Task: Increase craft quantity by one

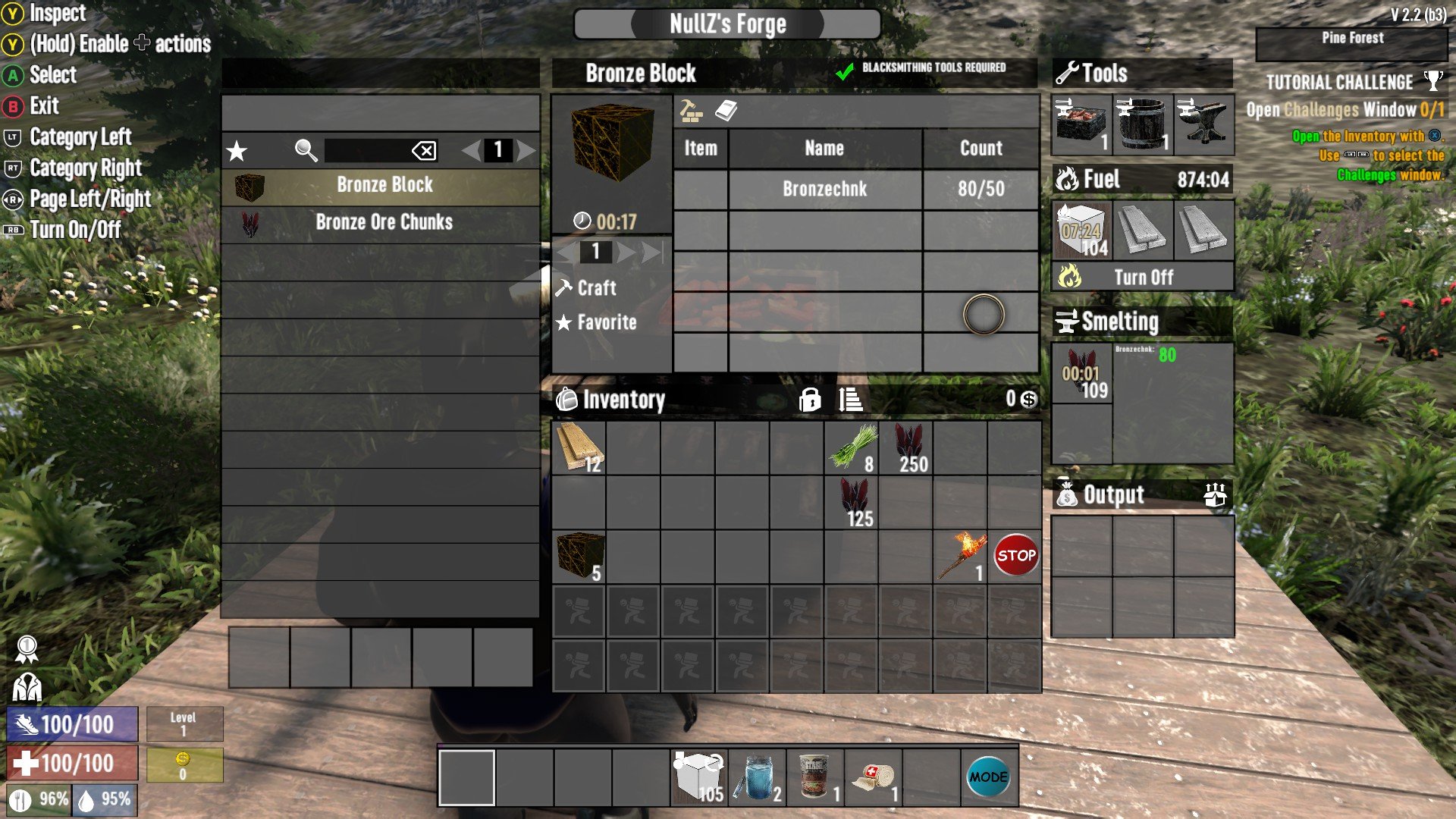Action: click(x=626, y=252)
